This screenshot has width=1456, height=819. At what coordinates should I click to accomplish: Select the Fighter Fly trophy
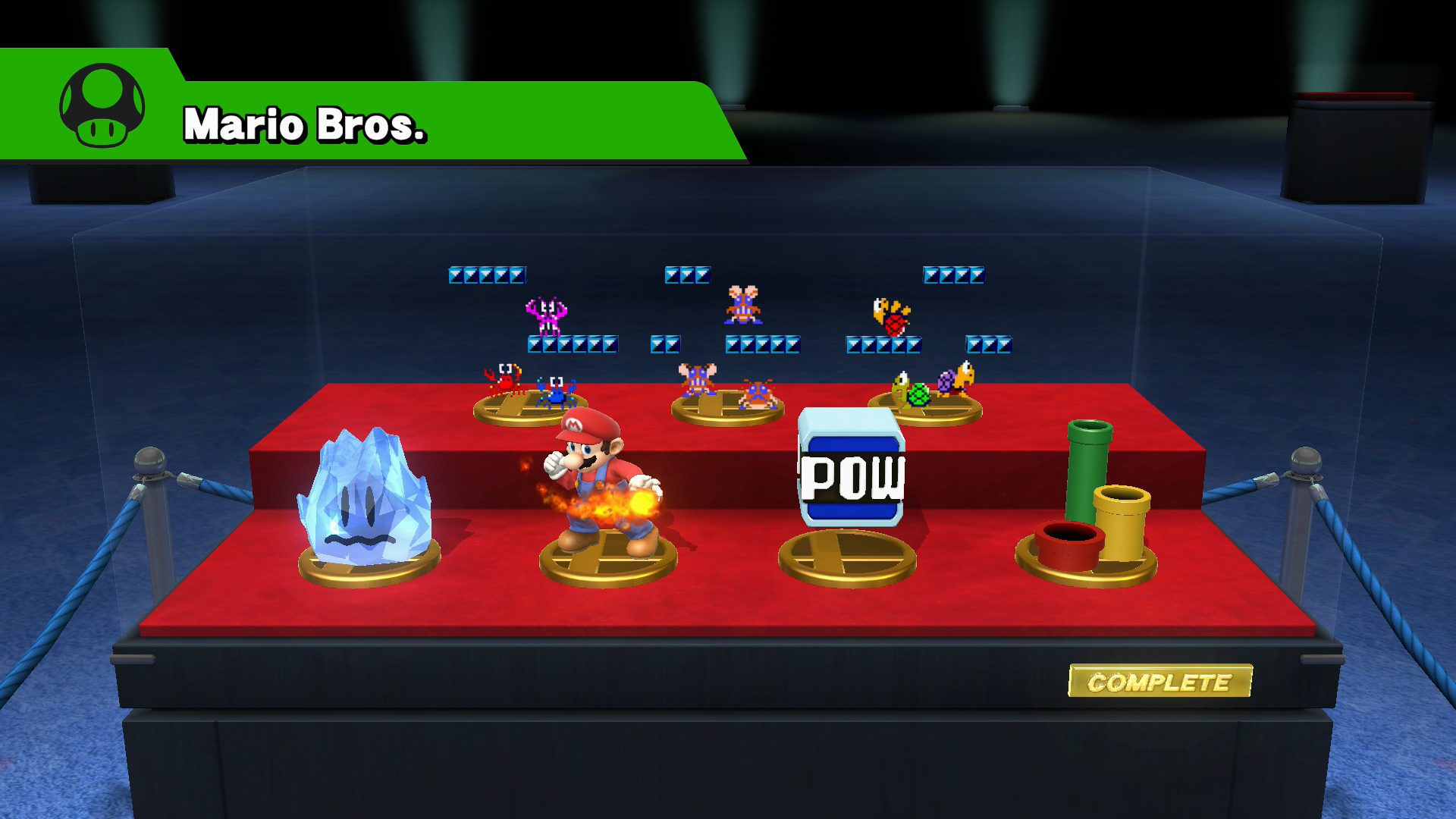[726, 391]
